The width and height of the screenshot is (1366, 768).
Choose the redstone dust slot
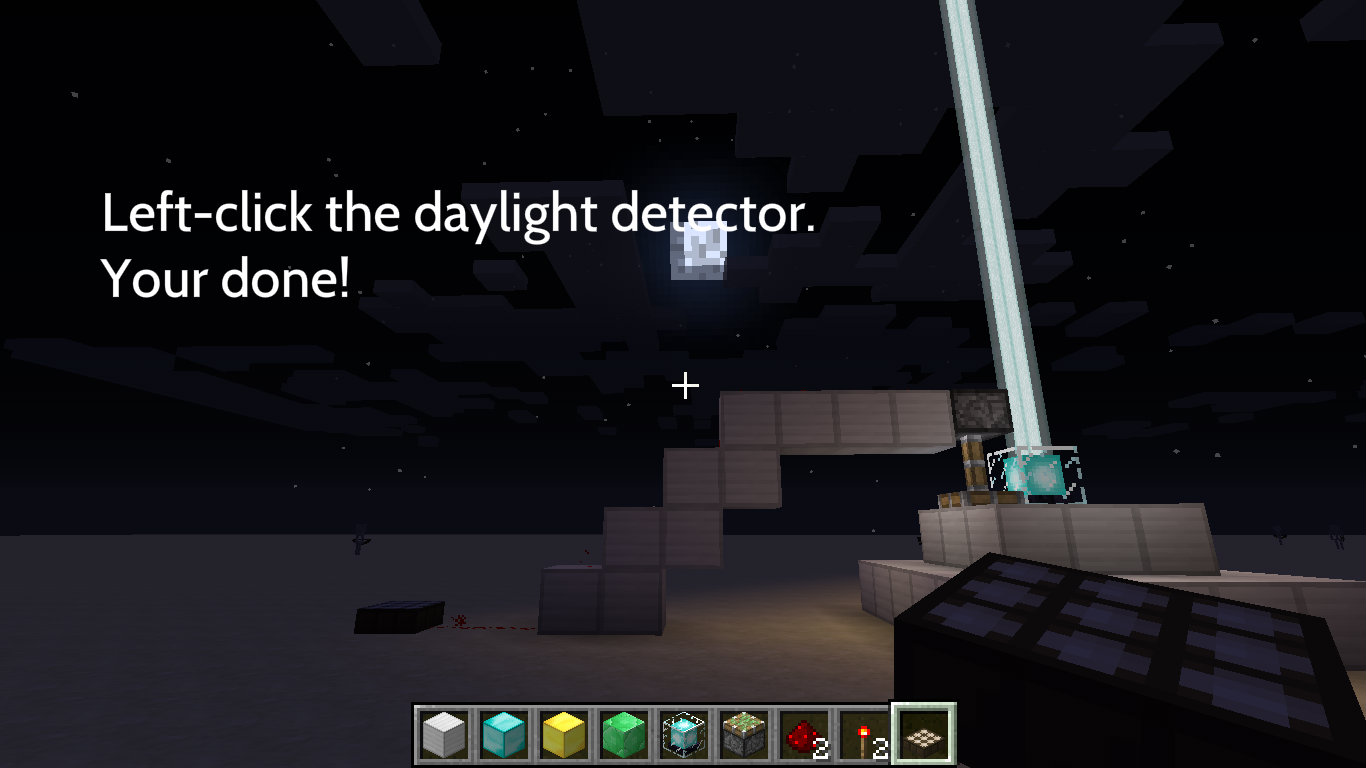pos(803,735)
